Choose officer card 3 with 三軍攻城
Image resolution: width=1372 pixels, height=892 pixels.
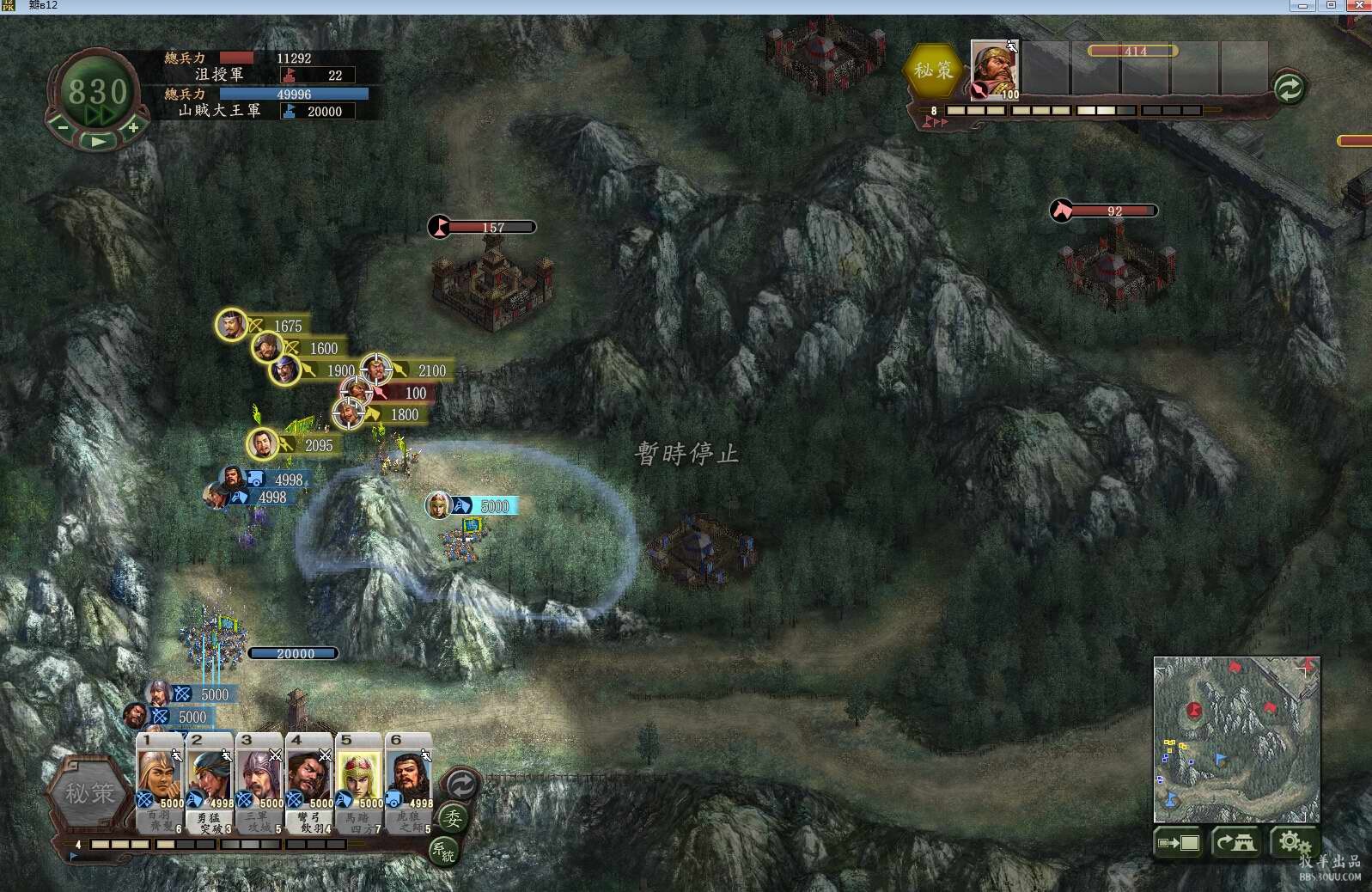pyautogui.click(x=259, y=781)
